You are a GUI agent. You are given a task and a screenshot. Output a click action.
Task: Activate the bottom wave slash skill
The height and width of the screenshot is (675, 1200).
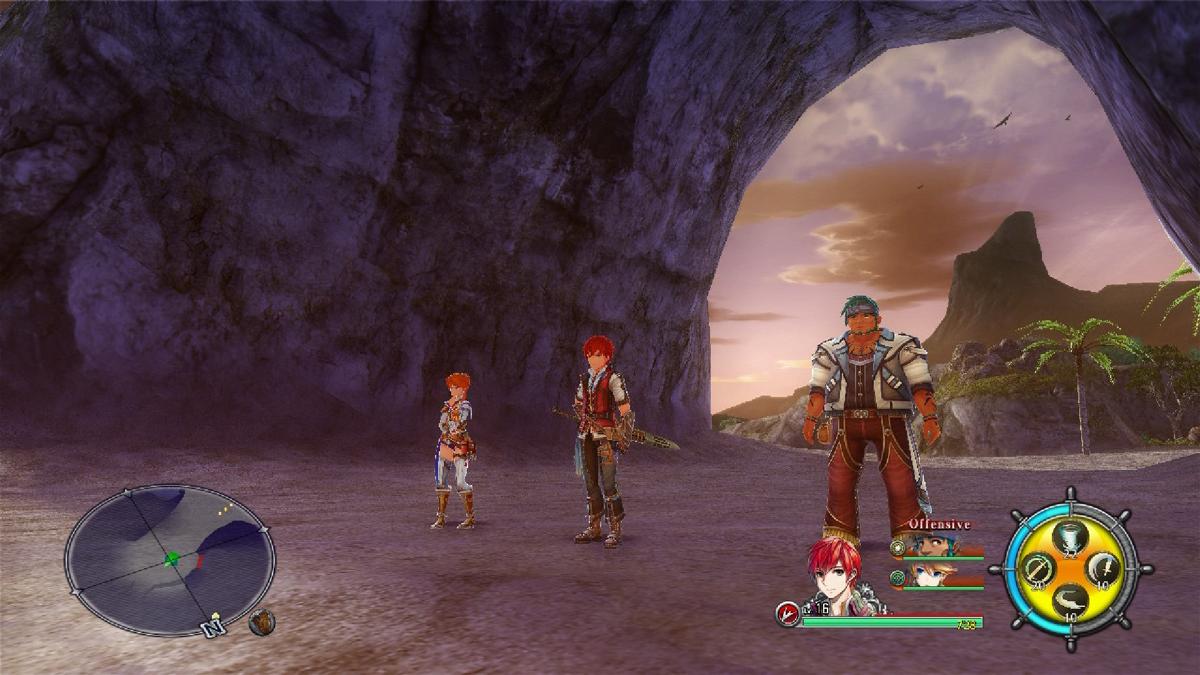coord(1070,601)
